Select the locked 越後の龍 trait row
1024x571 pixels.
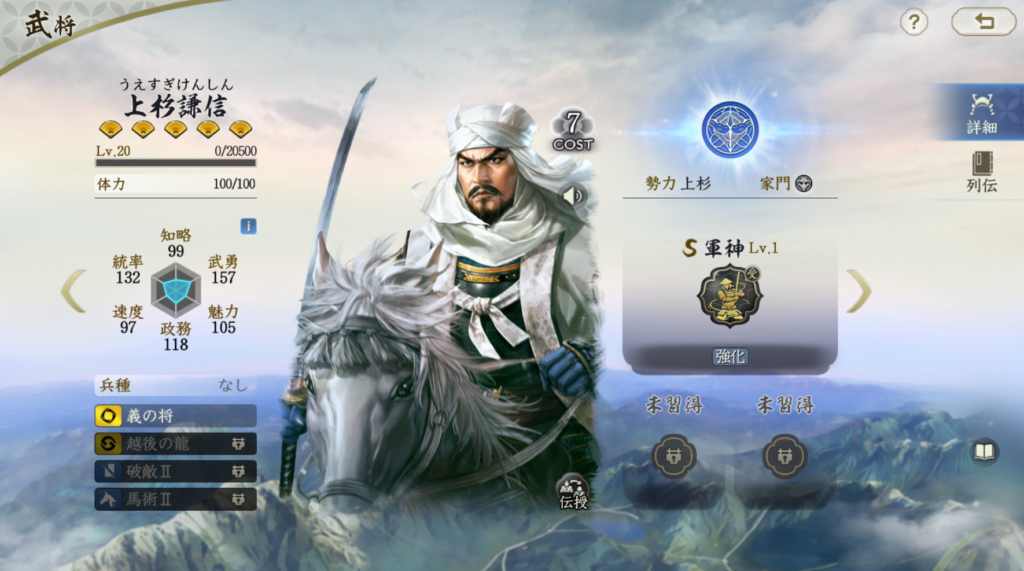point(175,444)
